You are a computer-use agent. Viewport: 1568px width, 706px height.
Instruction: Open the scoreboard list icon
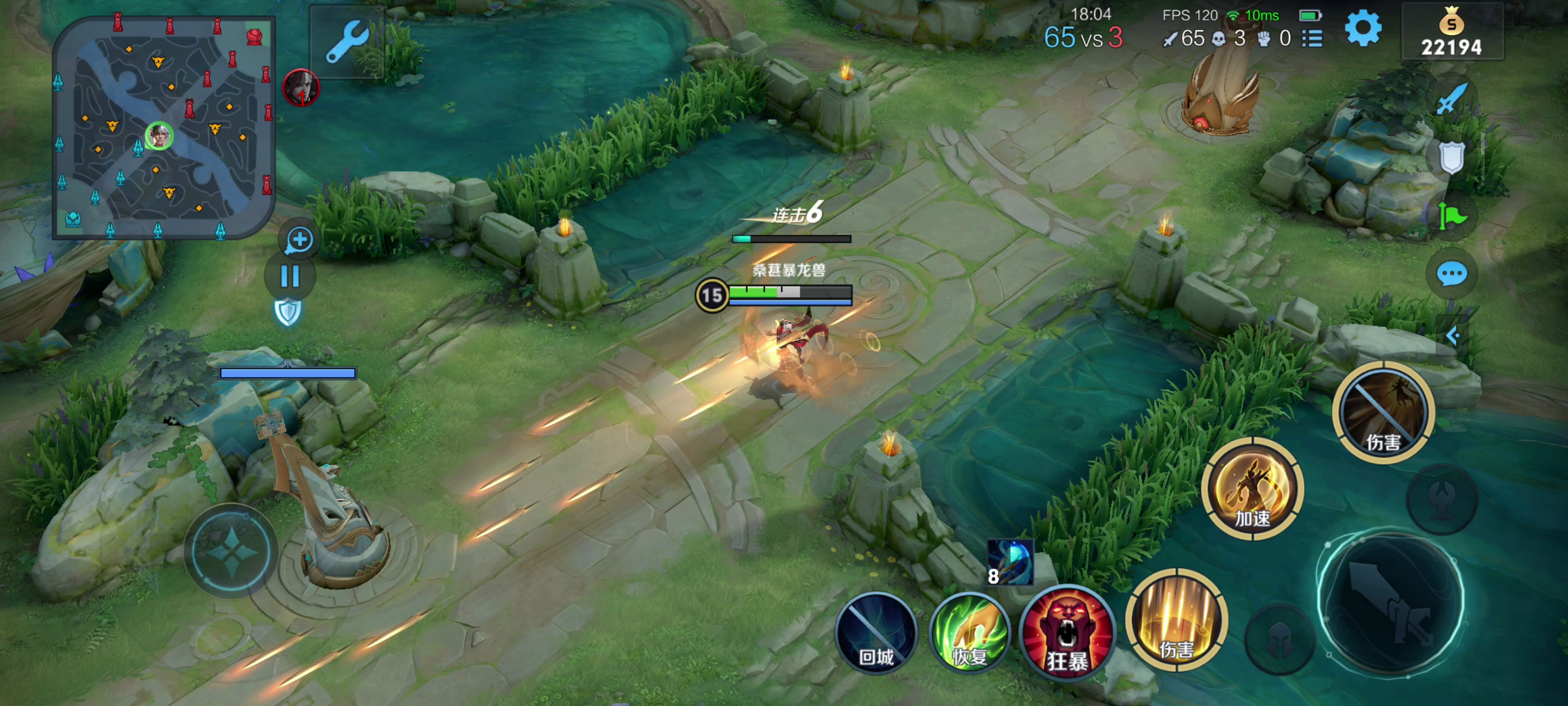(x=1312, y=39)
